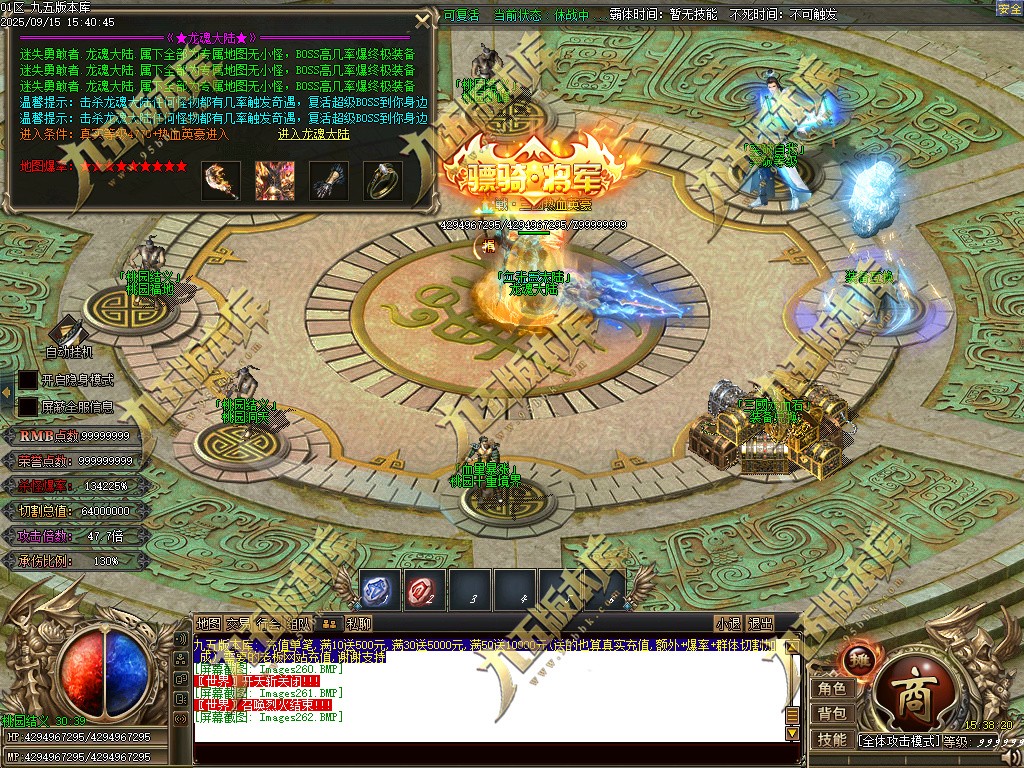Close the 龙魂大陆 info panel

pos(423,20)
